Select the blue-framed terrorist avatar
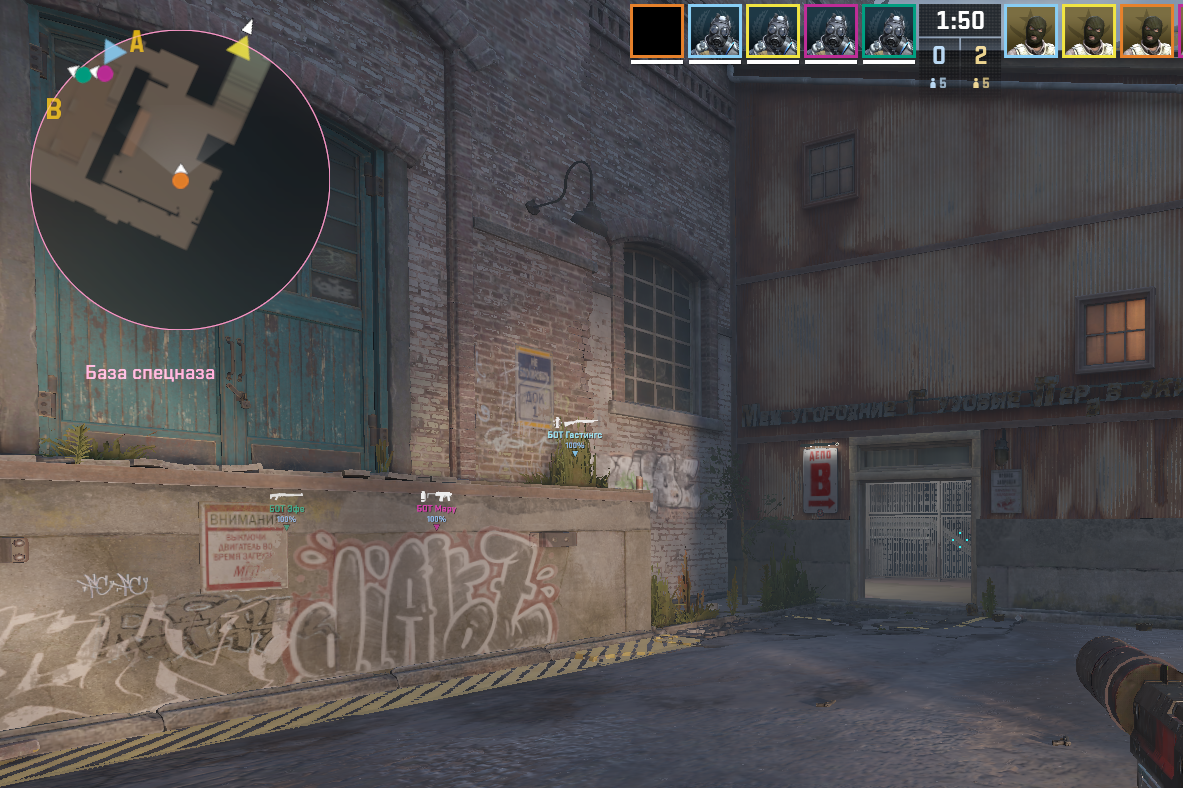1183x788 pixels. click(x=1031, y=31)
